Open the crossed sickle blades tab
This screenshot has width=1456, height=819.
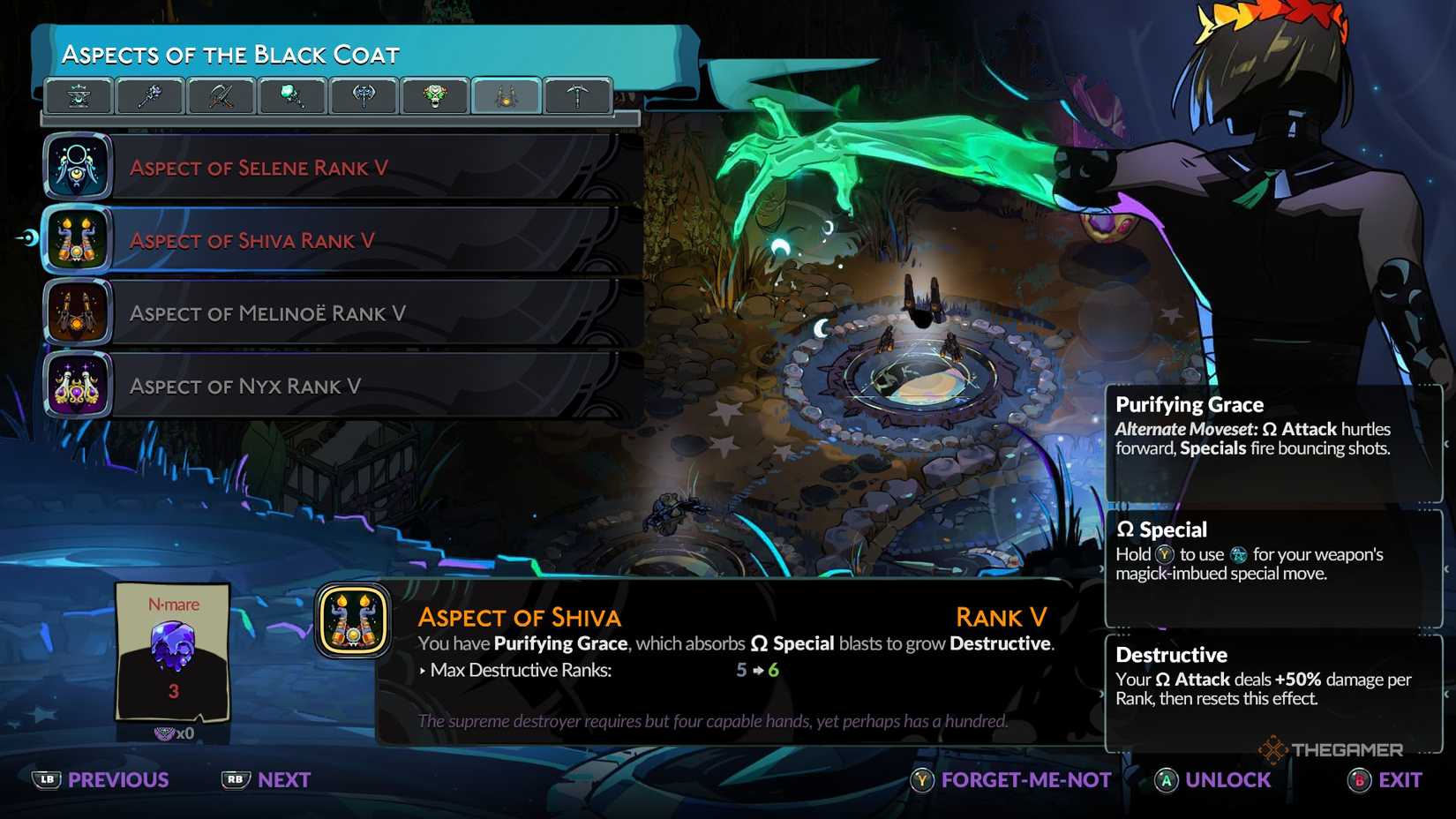pyautogui.click(x=221, y=95)
